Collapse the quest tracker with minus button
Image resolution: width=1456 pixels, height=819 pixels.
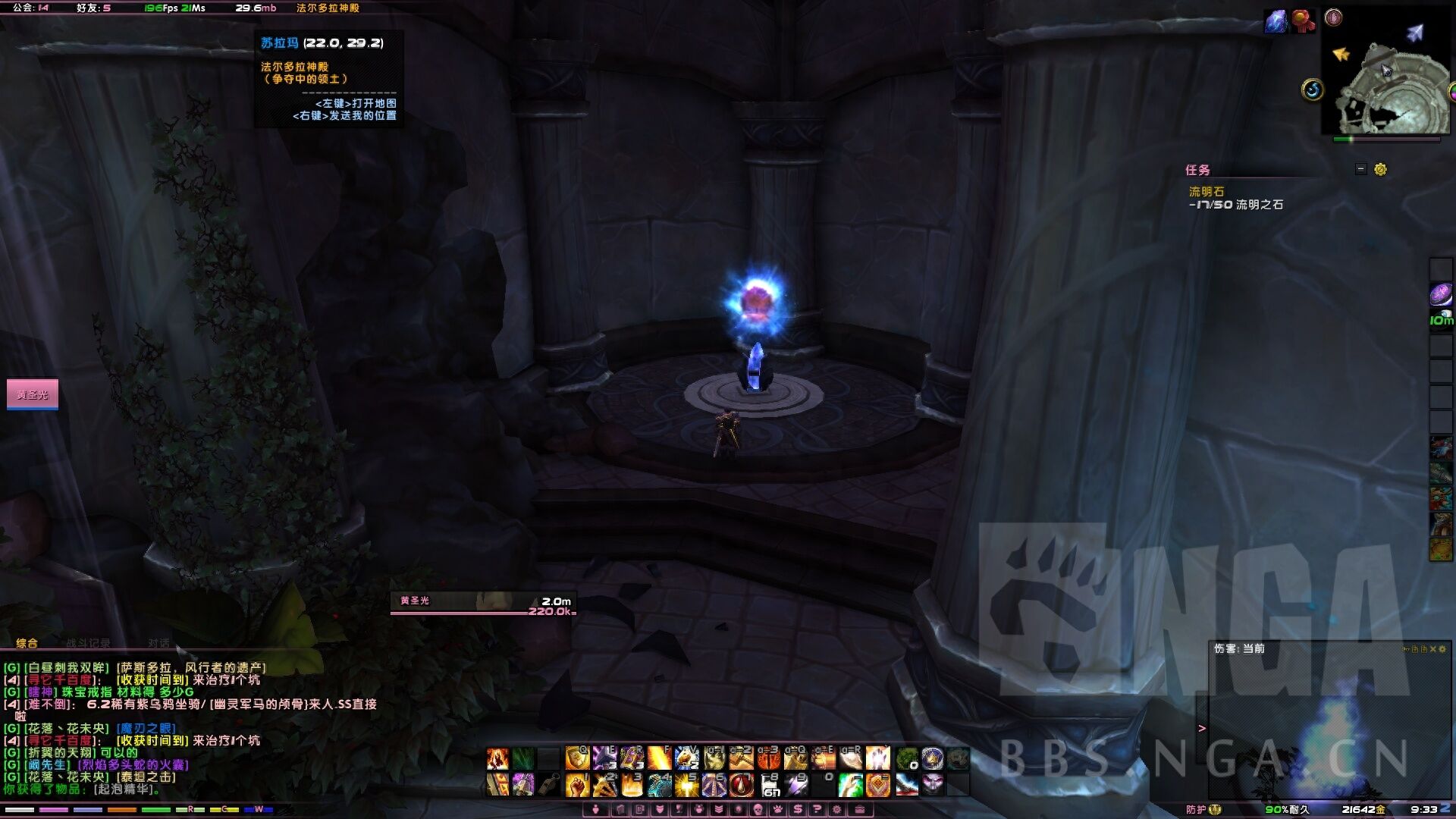pos(1361,169)
